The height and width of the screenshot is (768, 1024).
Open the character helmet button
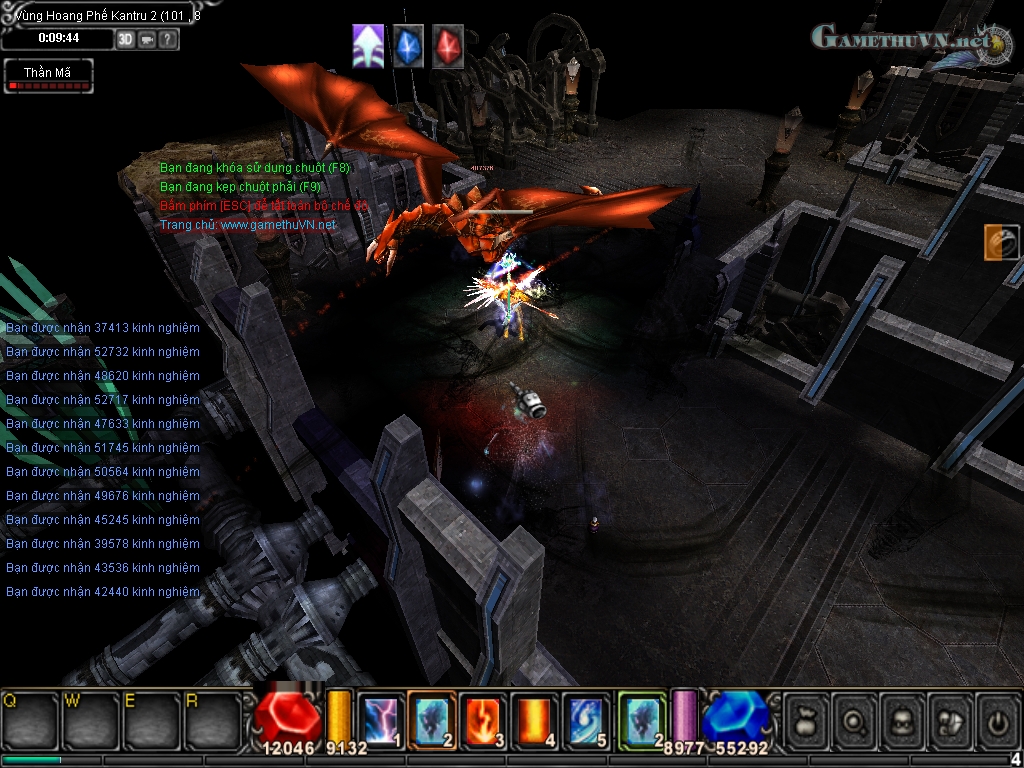904,720
